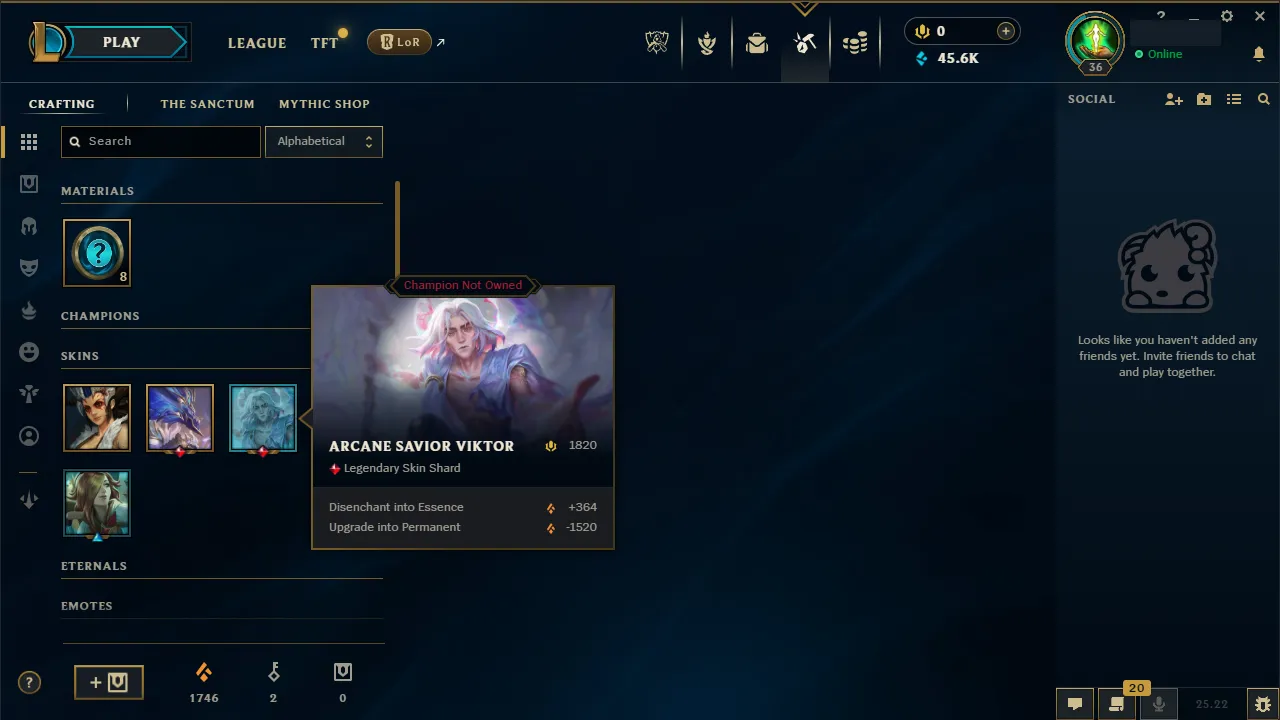Open the add friend icon in Social panel
This screenshot has width=1280, height=720.
point(1174,99)
